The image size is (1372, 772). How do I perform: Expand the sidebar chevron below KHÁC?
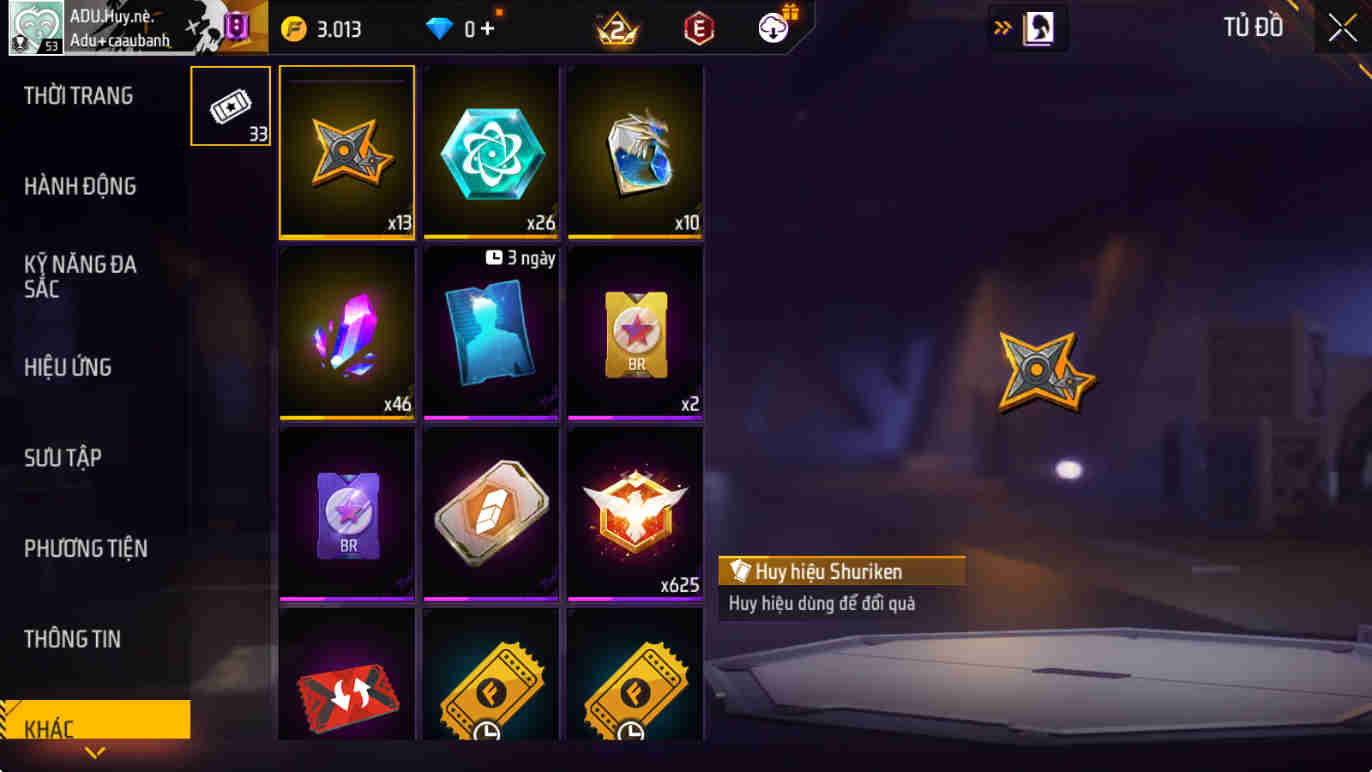coord(95,756)
